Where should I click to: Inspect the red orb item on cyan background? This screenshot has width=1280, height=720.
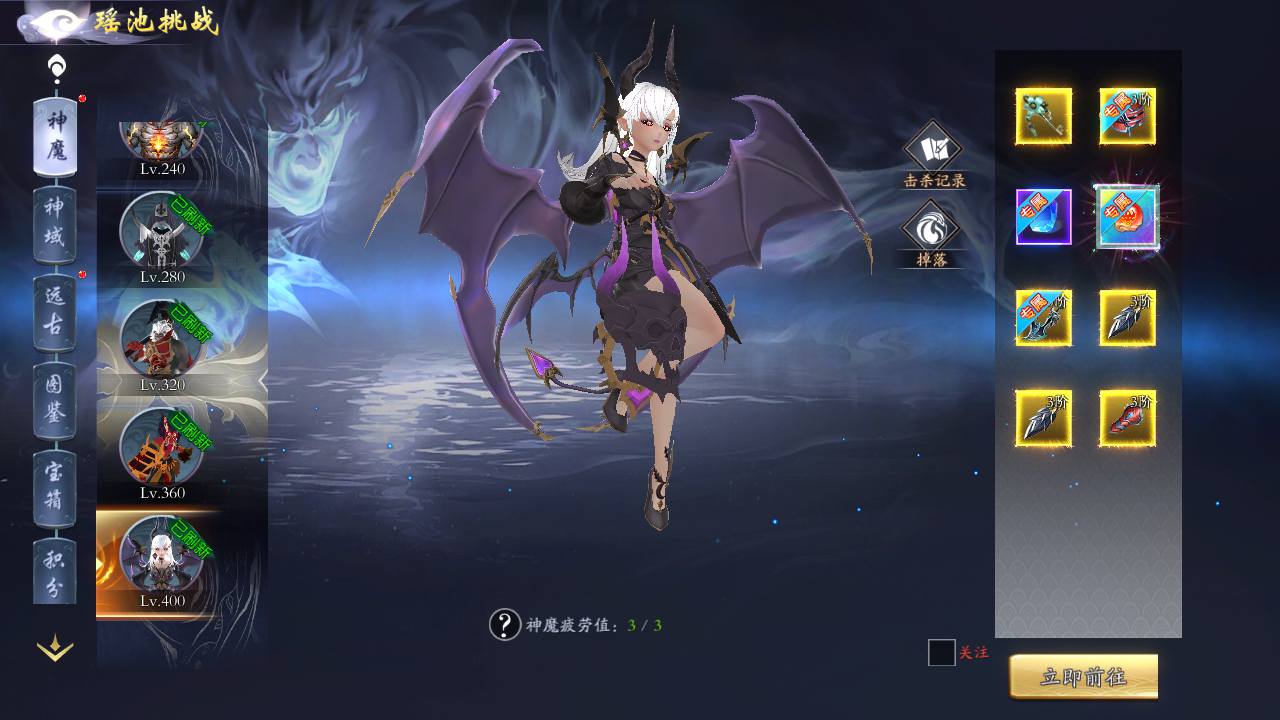1127,217
